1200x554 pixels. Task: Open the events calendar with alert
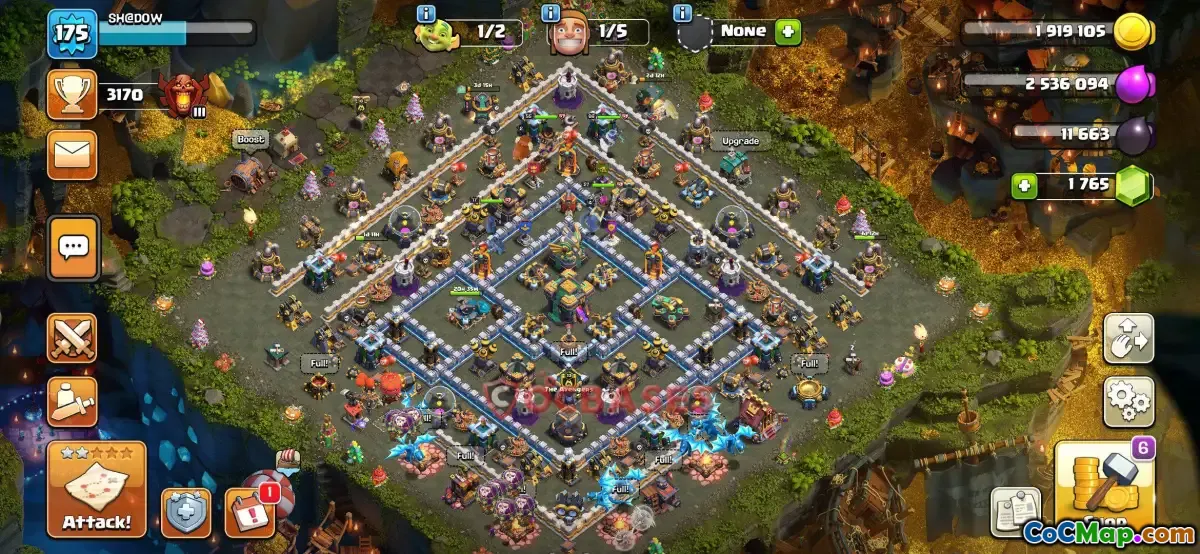tap(248, 512)
